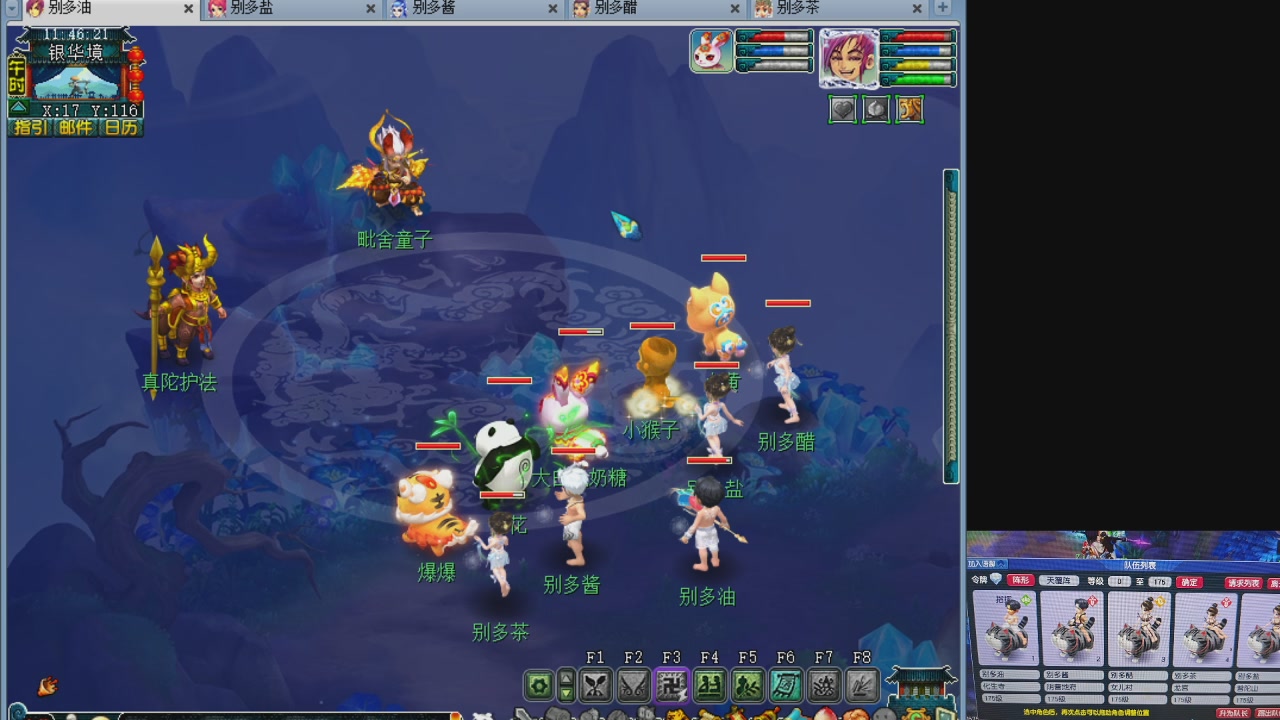This screenshot has height=720, width=1280.
Task: Collapse the minimap using the green triangle
Action: [19, 108]
